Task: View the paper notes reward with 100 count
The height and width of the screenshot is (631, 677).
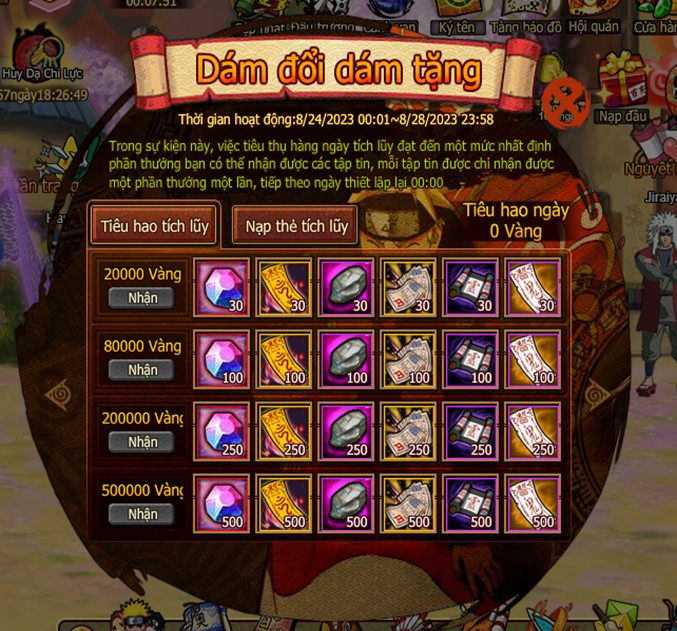Action: 408,358
